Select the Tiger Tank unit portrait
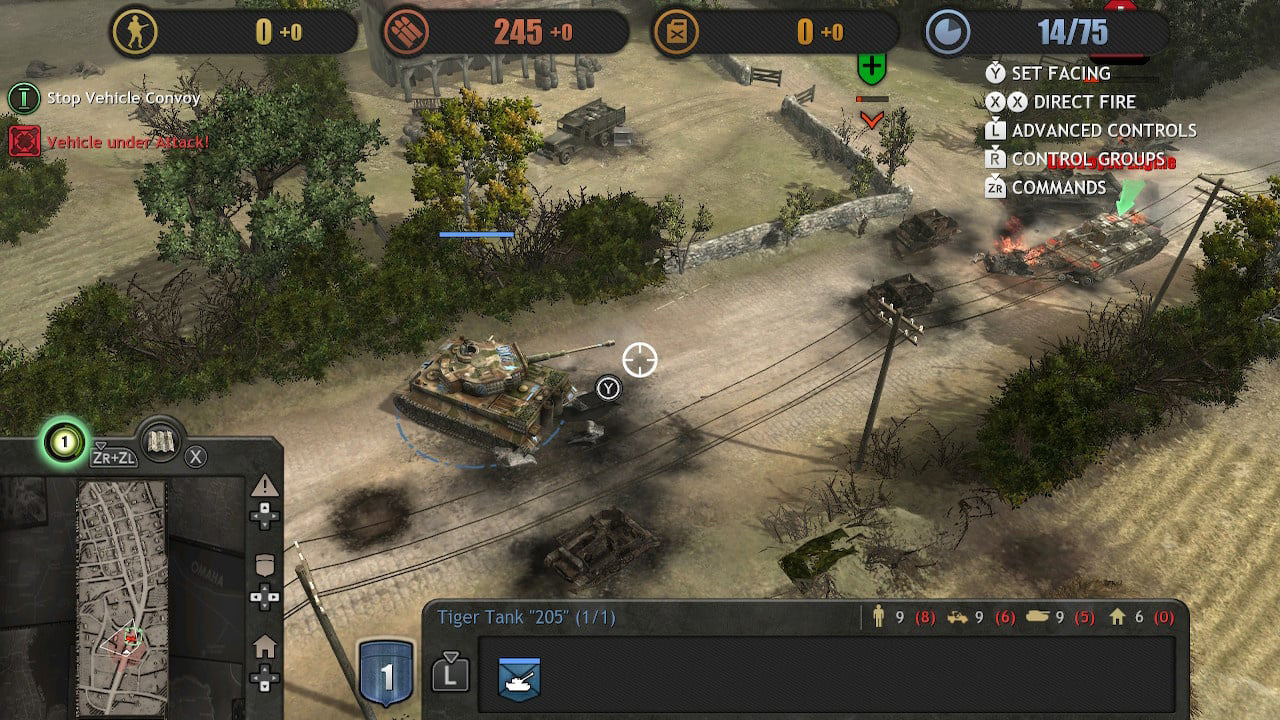Viewport: 1280px width, 720px height. pos(519,679)
